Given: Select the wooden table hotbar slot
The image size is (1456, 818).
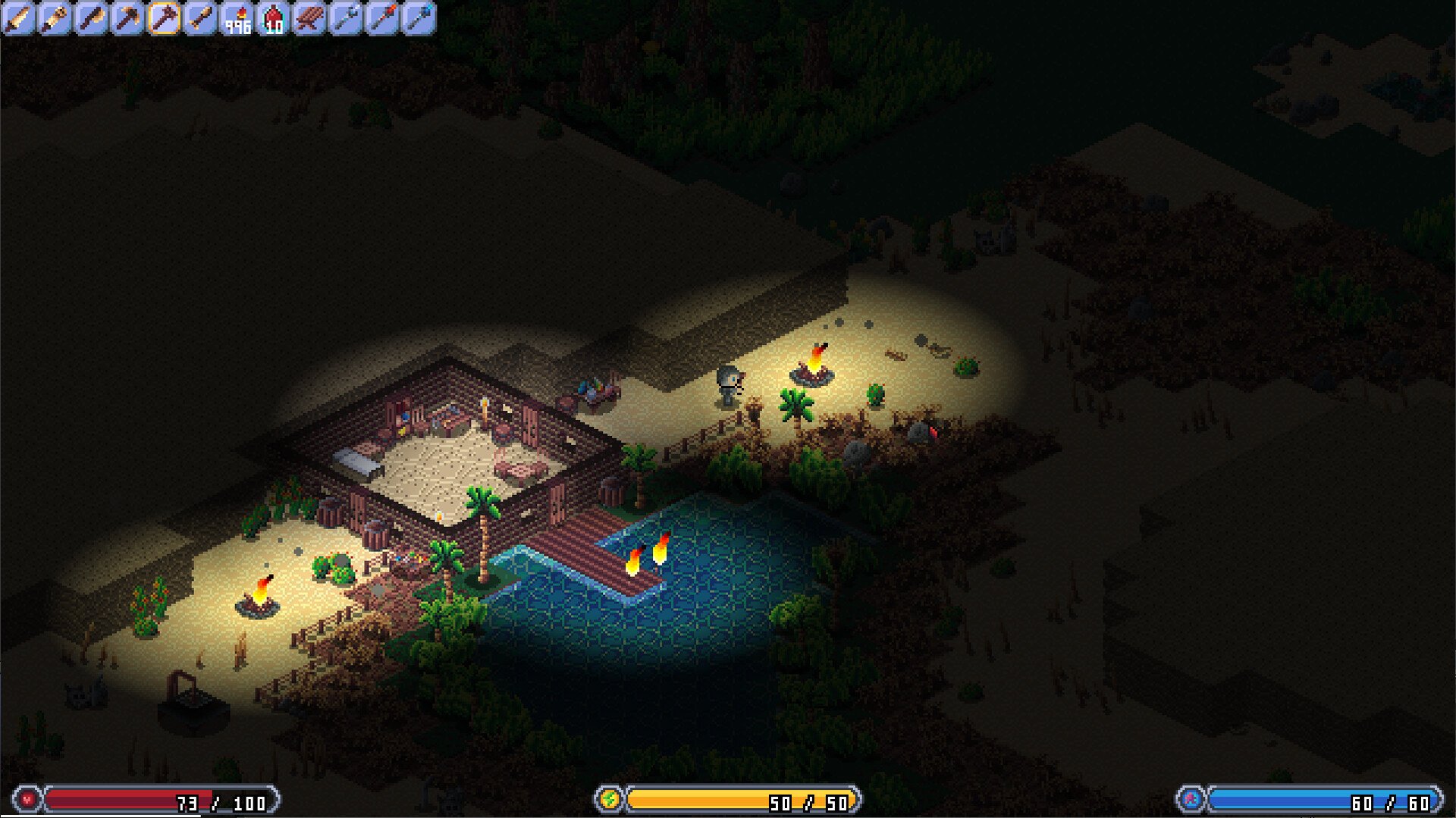Looking at the screenshot, I should click(309, 18).
